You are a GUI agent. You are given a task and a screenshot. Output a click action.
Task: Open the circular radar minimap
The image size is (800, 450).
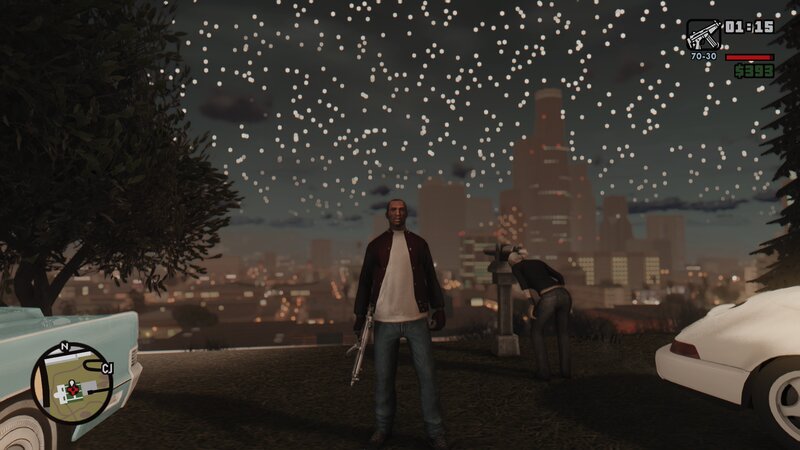[x=71, y=383]
